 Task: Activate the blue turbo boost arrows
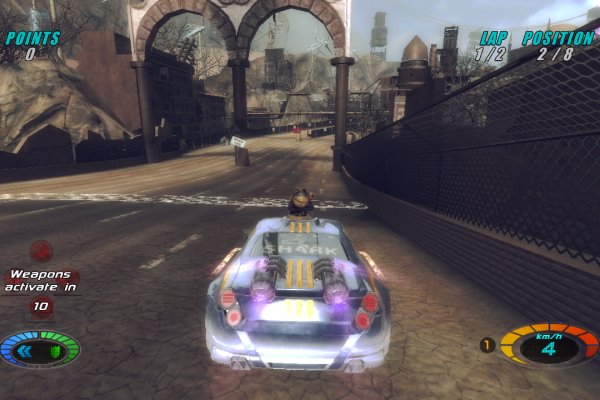point(27,350)
